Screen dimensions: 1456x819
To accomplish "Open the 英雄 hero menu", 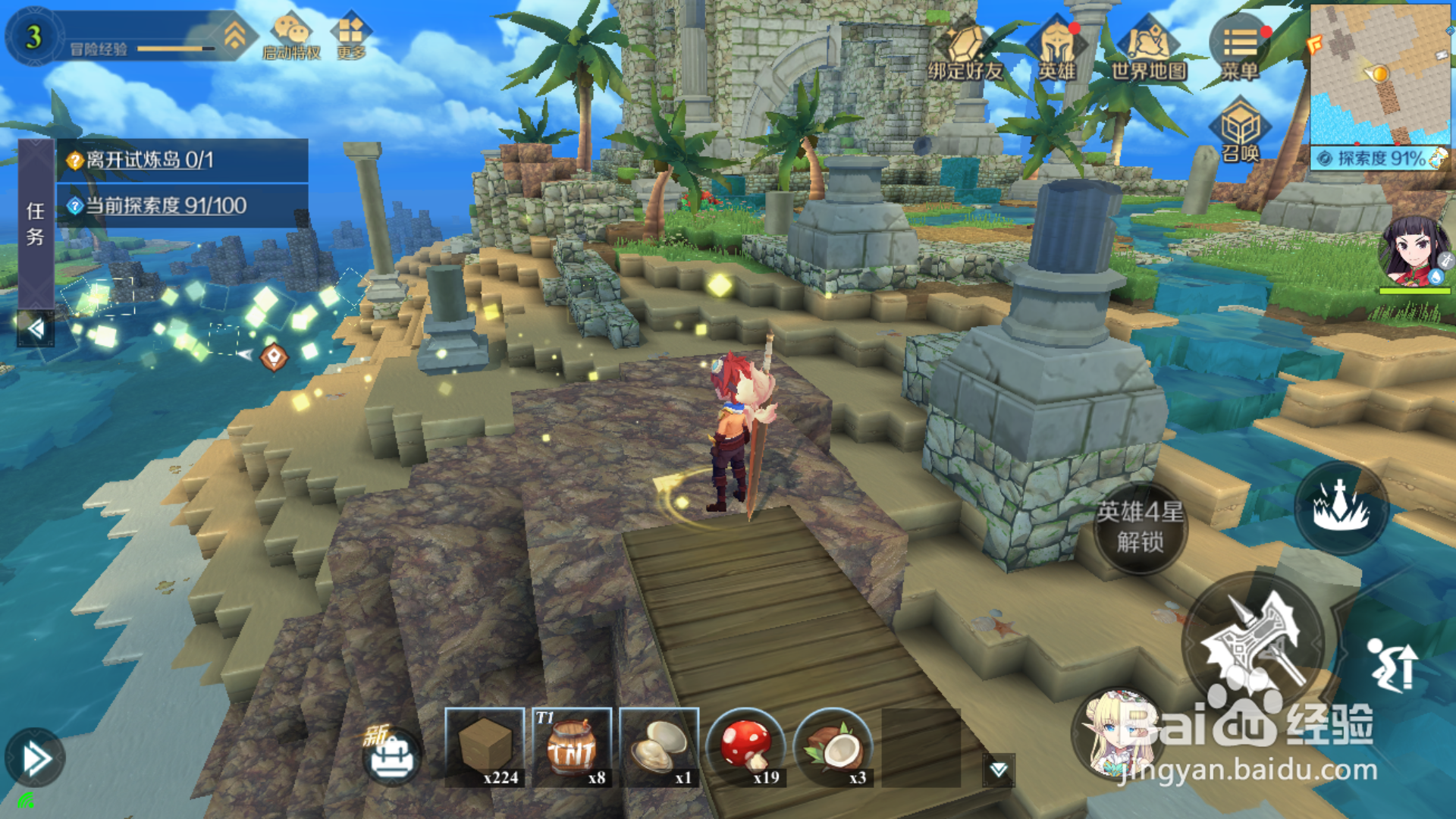I will (1057, 49).
